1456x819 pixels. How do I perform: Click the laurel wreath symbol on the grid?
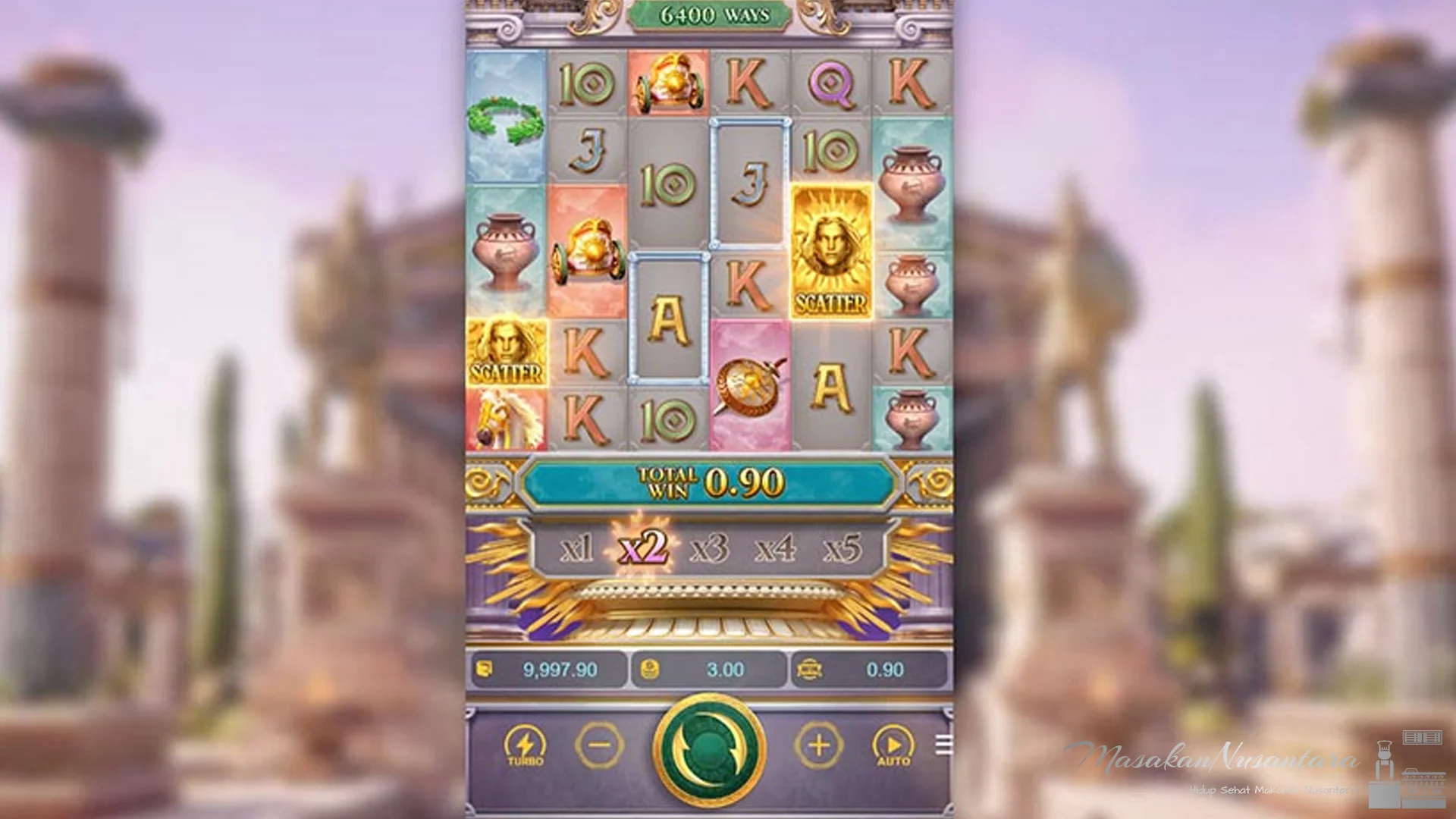click(x=507, y=121)
